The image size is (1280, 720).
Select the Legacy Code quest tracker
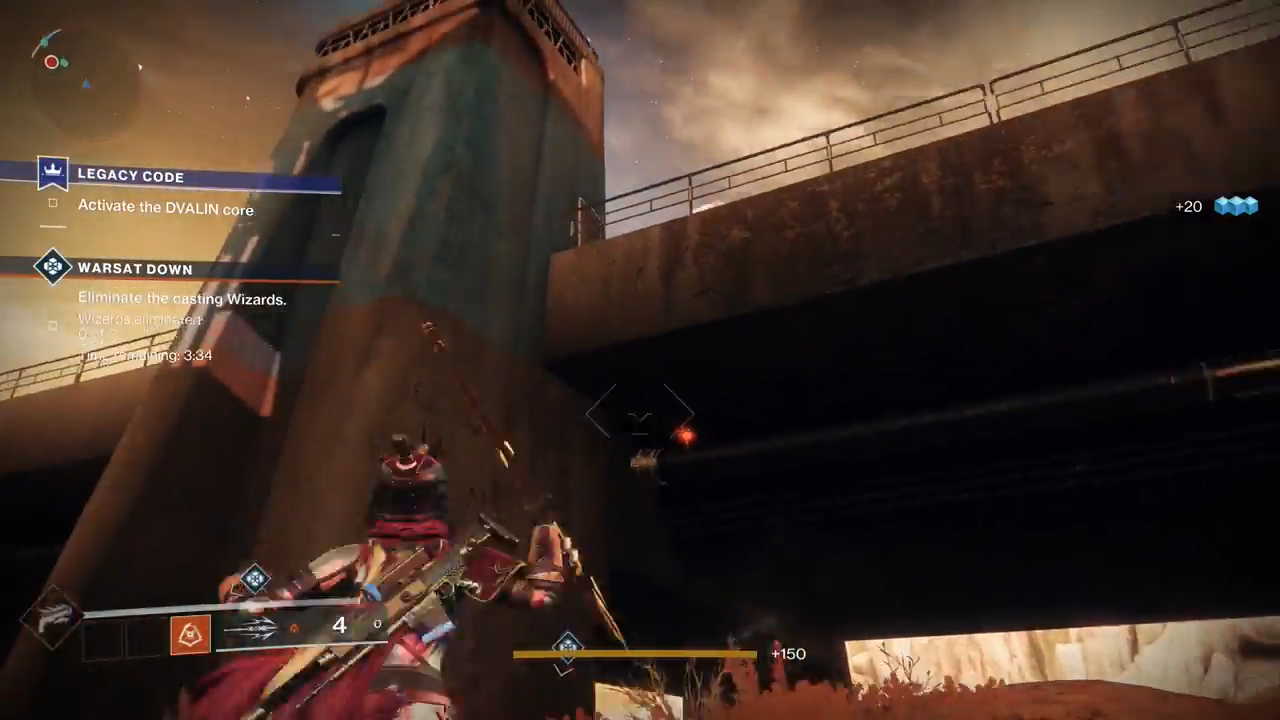coord(131,176)
